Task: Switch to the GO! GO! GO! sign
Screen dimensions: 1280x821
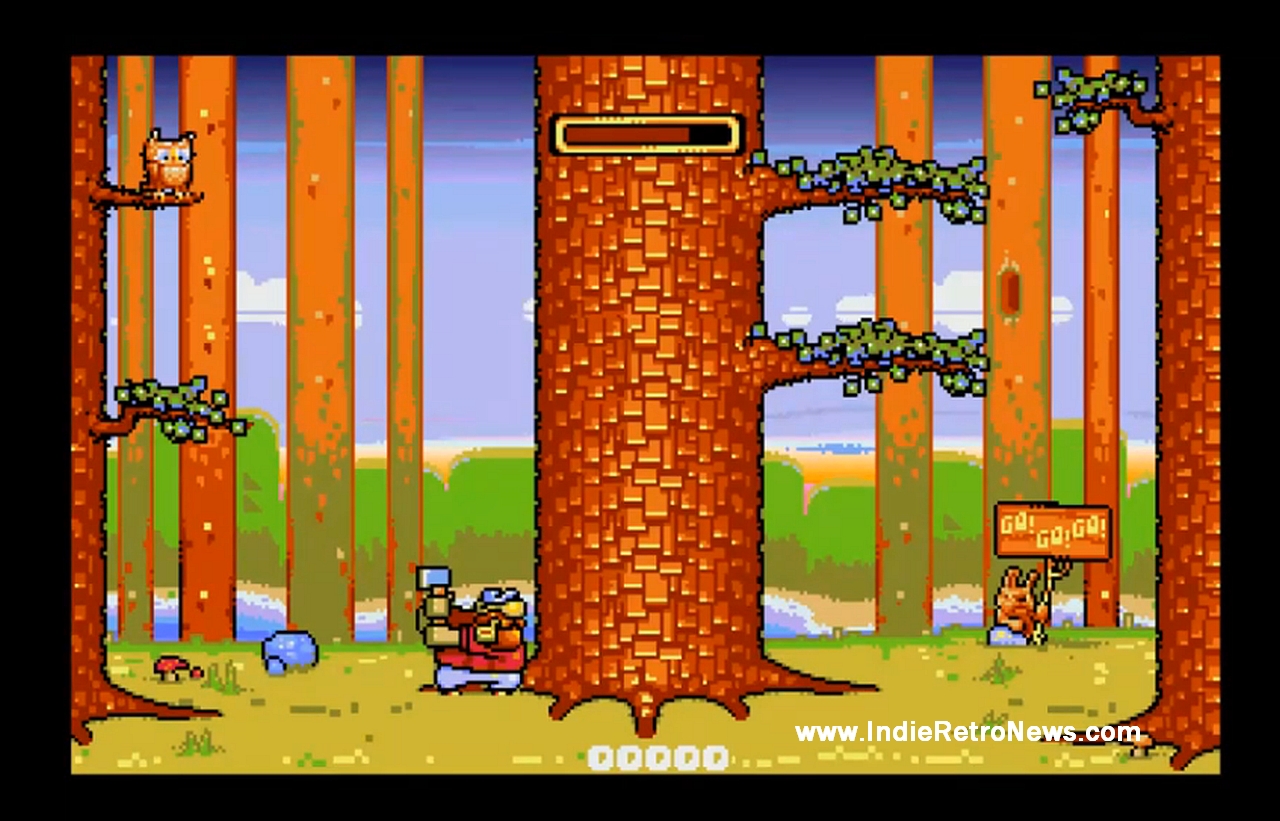Action: (1052, 528)
